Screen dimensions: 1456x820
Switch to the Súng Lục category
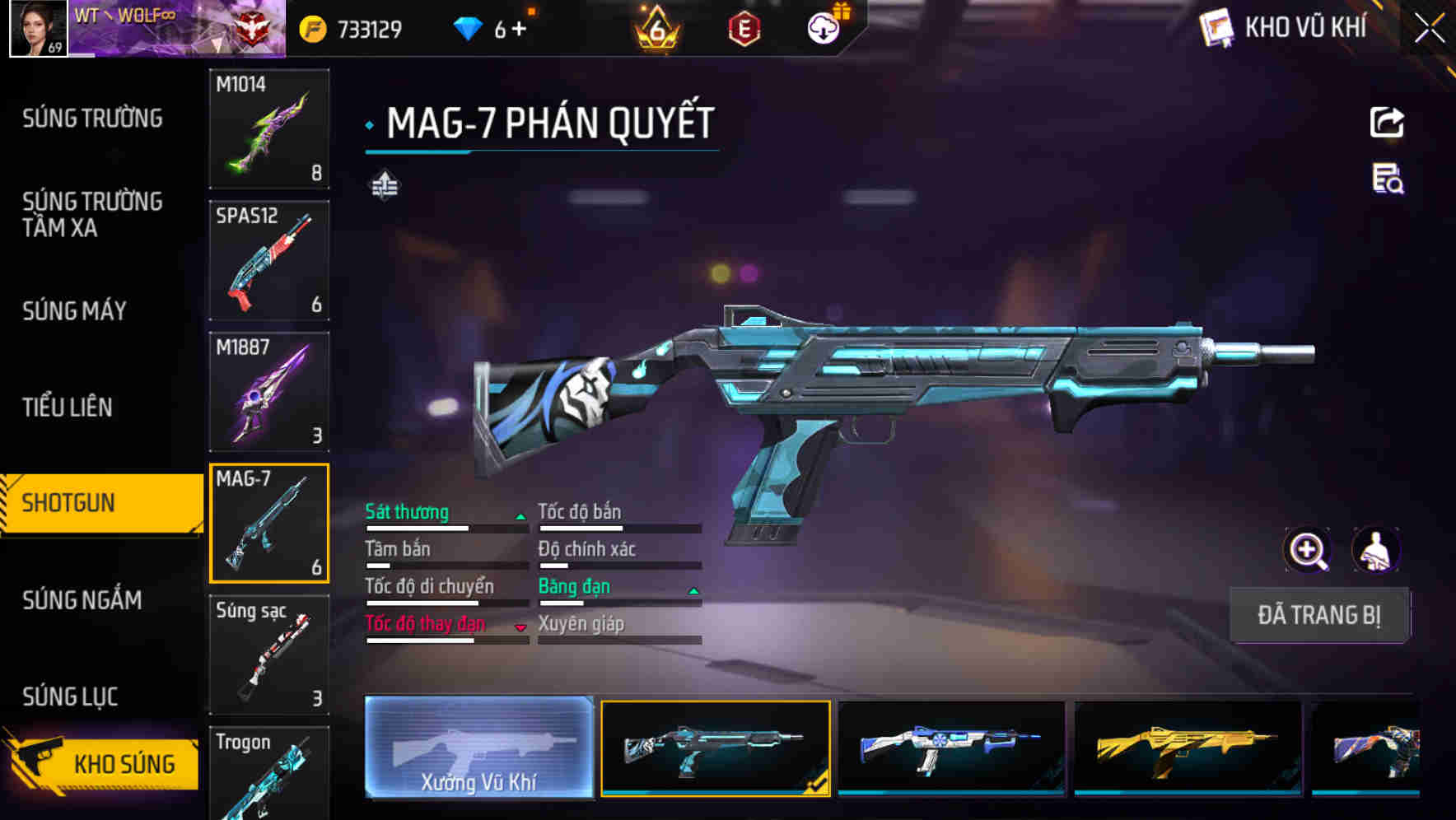(70, 697)
